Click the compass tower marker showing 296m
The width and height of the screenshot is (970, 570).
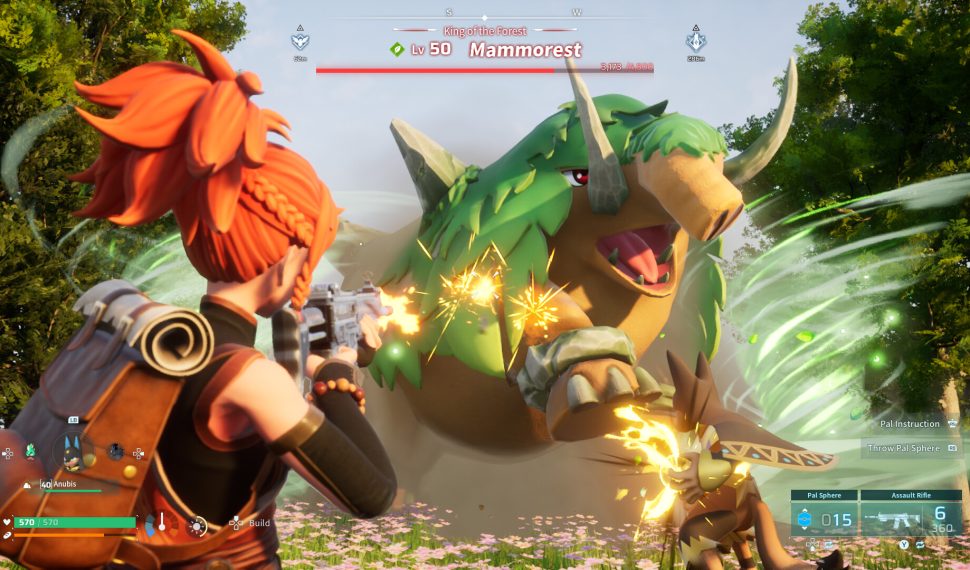click(696, 42)
